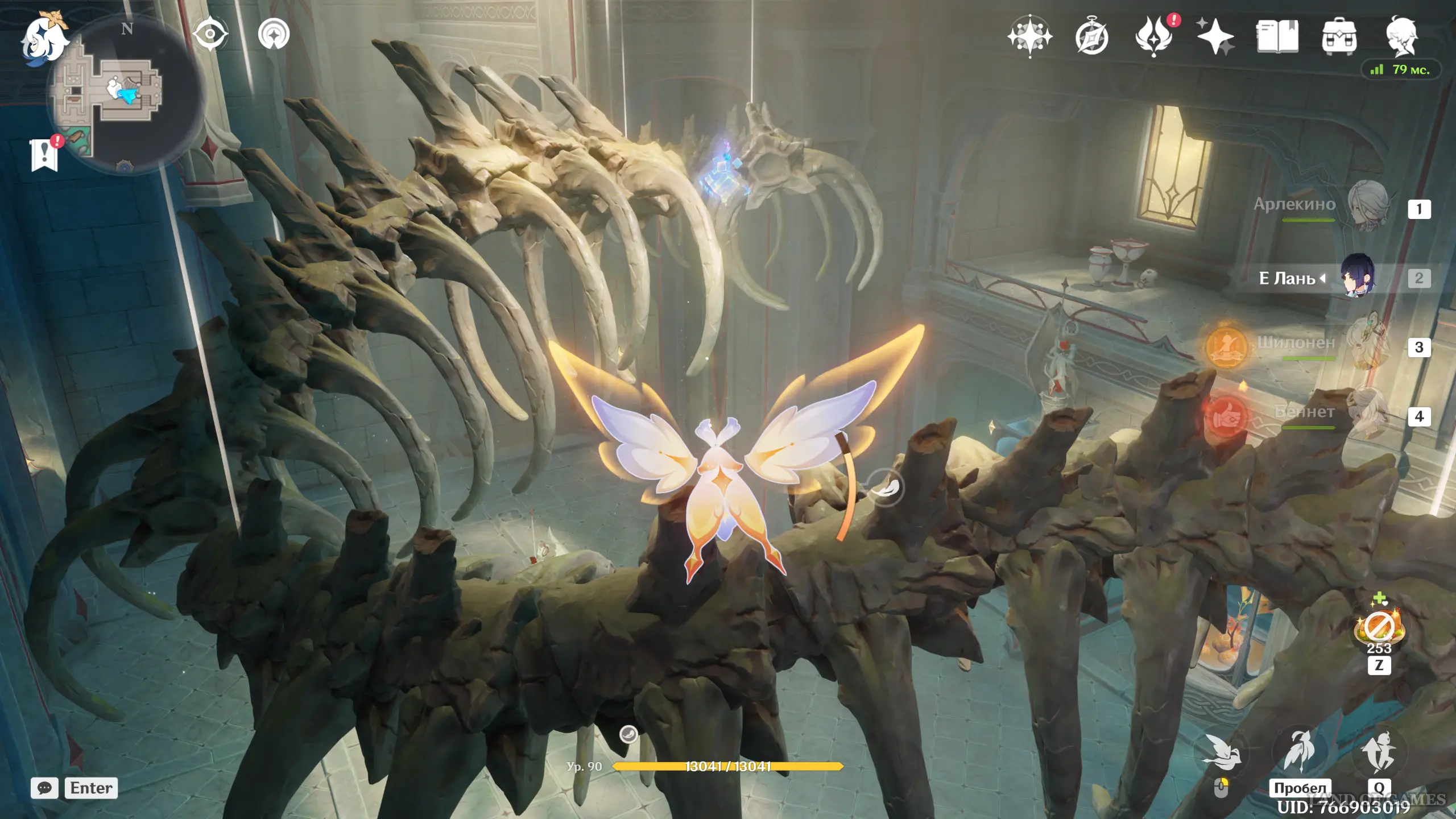1456x819 pixels.
Task: Open the character screen profile icon
Action: (x=1401, y=37)
